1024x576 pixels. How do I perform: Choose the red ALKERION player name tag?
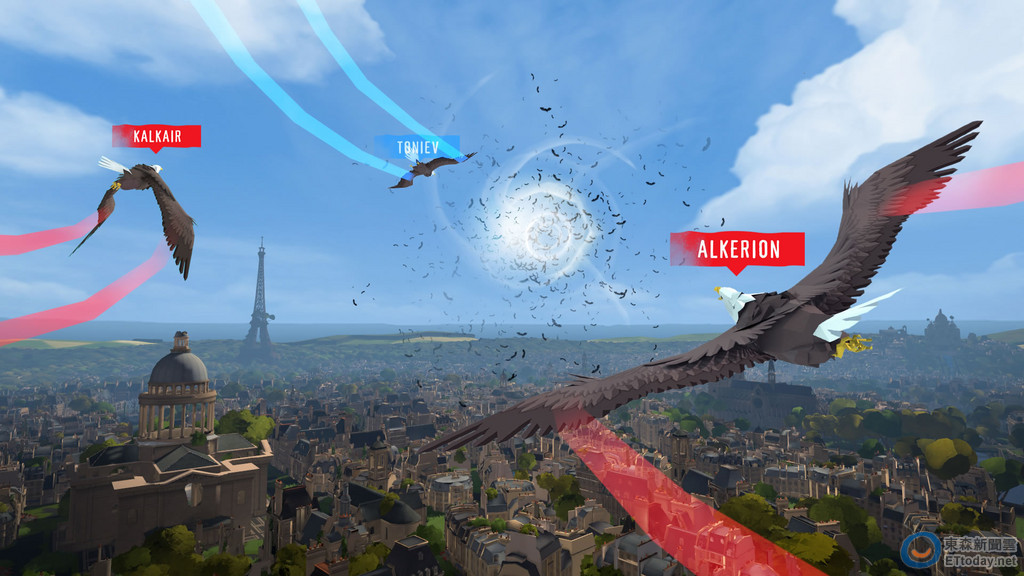737,249
